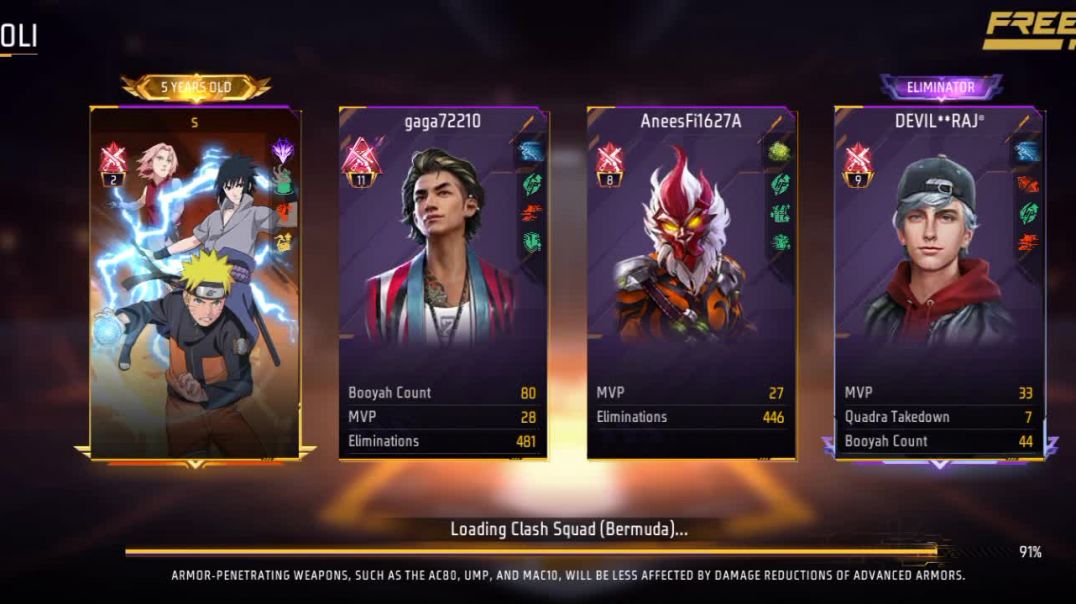This screenshot has width=1076, height=604.
Task: Select the gaga72210 player card
Action: coord(442,283)
